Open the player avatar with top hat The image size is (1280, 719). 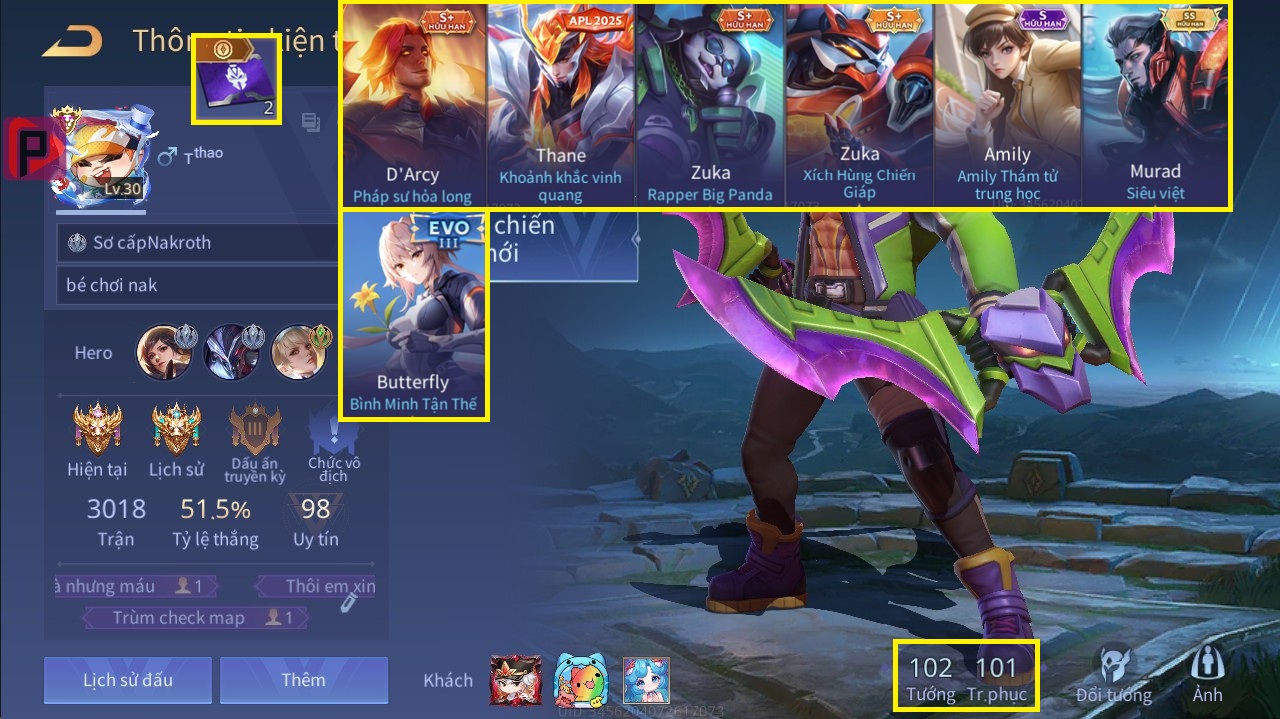(100, 157)
